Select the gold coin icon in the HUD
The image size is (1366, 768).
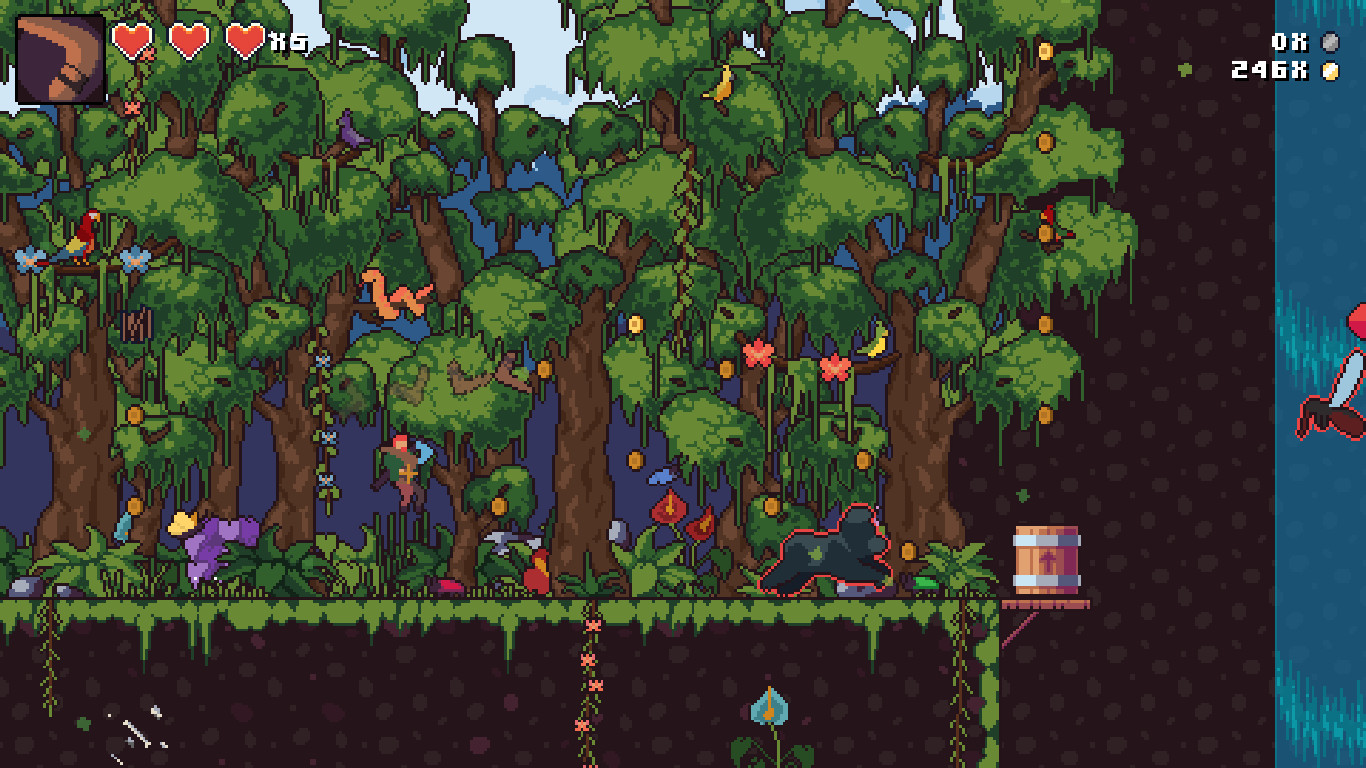1331,70
